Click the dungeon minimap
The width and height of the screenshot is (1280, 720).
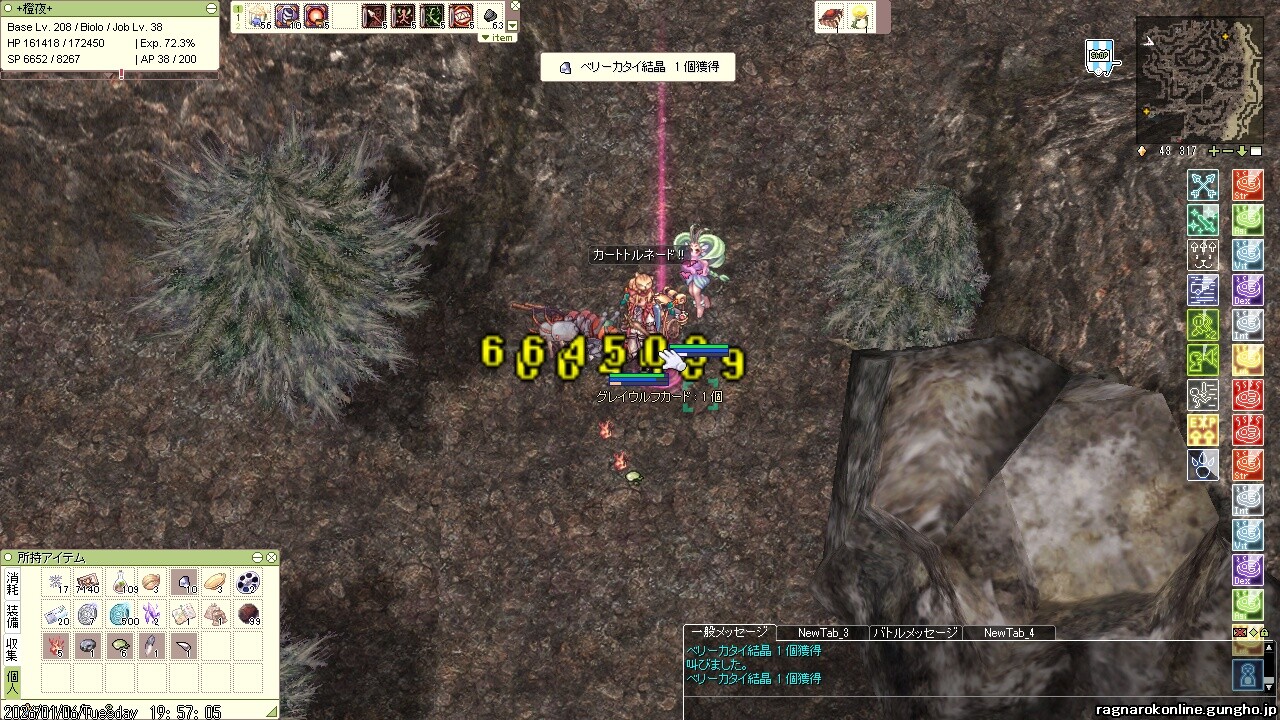[1199, 80]
